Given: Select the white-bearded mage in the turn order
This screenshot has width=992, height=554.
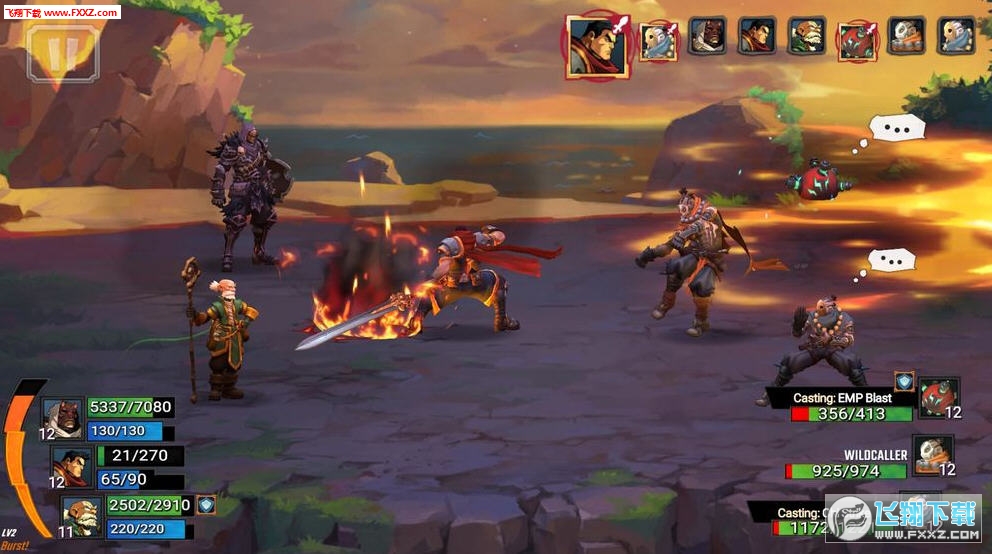Looking at the screenshot, I should click(x=807, y=36).
